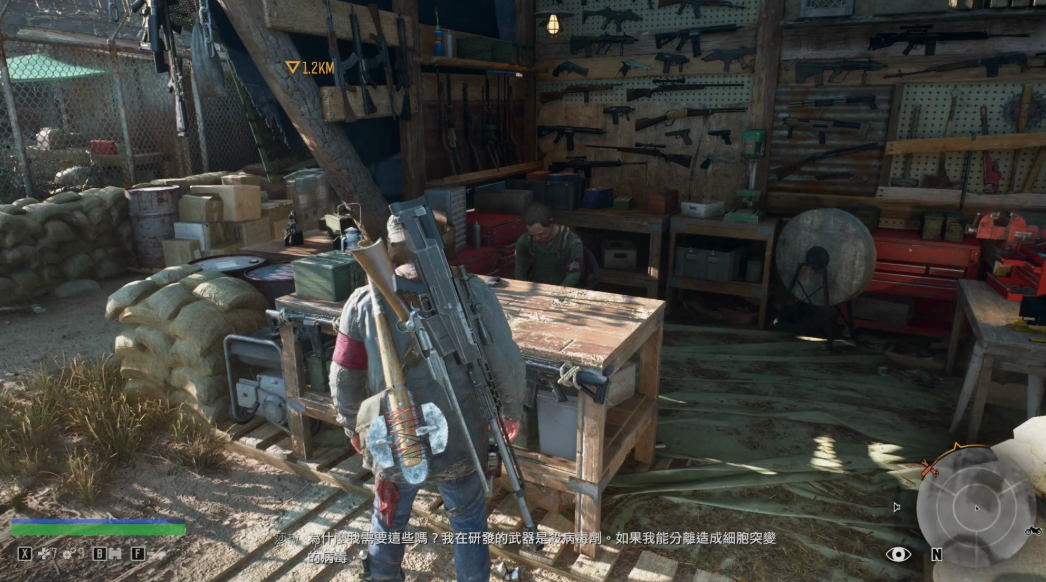Click the scrap gear icon in the HUD

tap(69, 554)
